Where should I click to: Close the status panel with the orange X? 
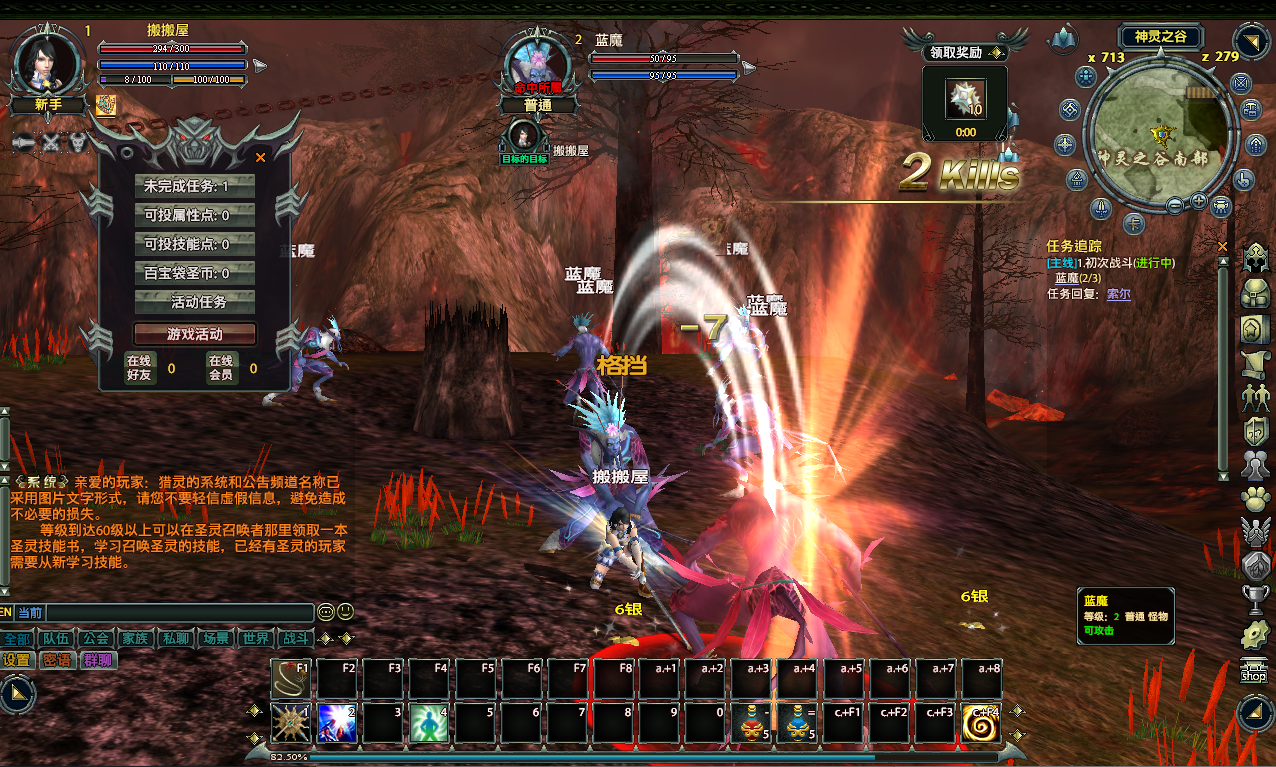[261, 157]
